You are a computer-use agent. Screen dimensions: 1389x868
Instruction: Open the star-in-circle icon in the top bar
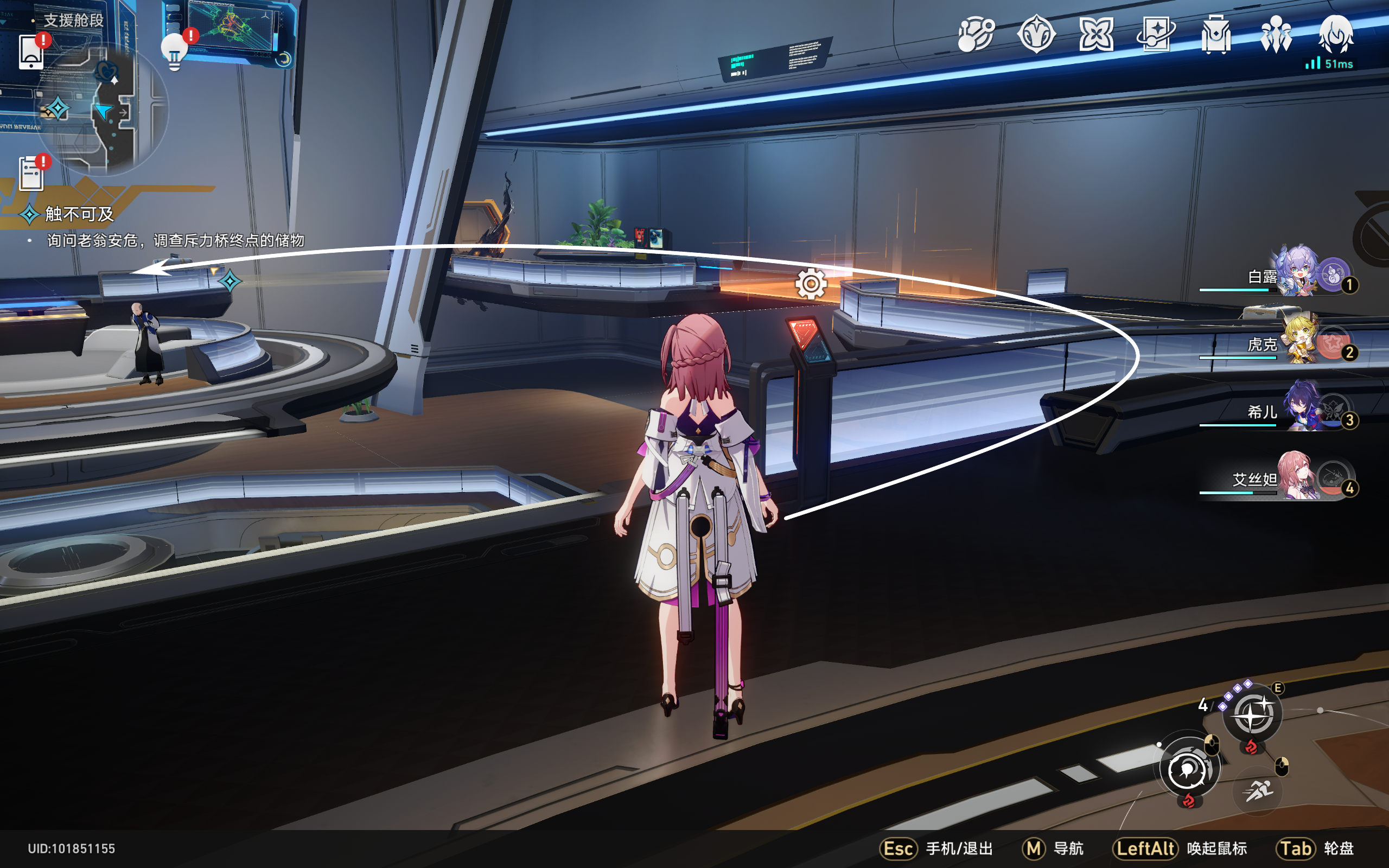click(x=1036, y=34)
